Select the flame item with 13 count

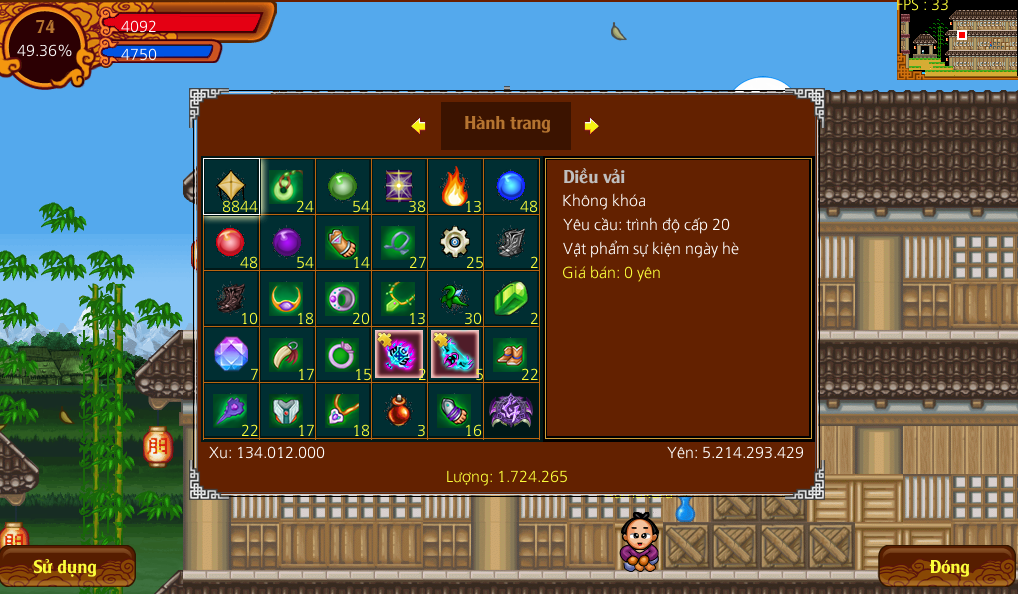(455, 187)
